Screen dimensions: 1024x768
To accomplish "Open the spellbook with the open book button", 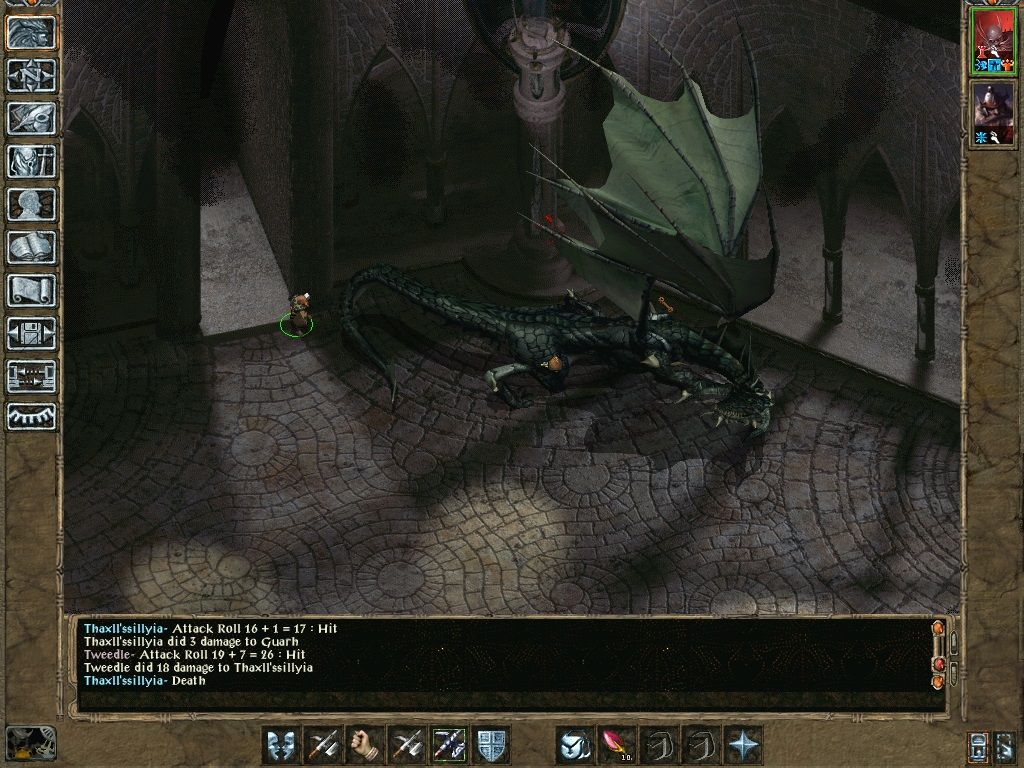I will click(31, 247).
